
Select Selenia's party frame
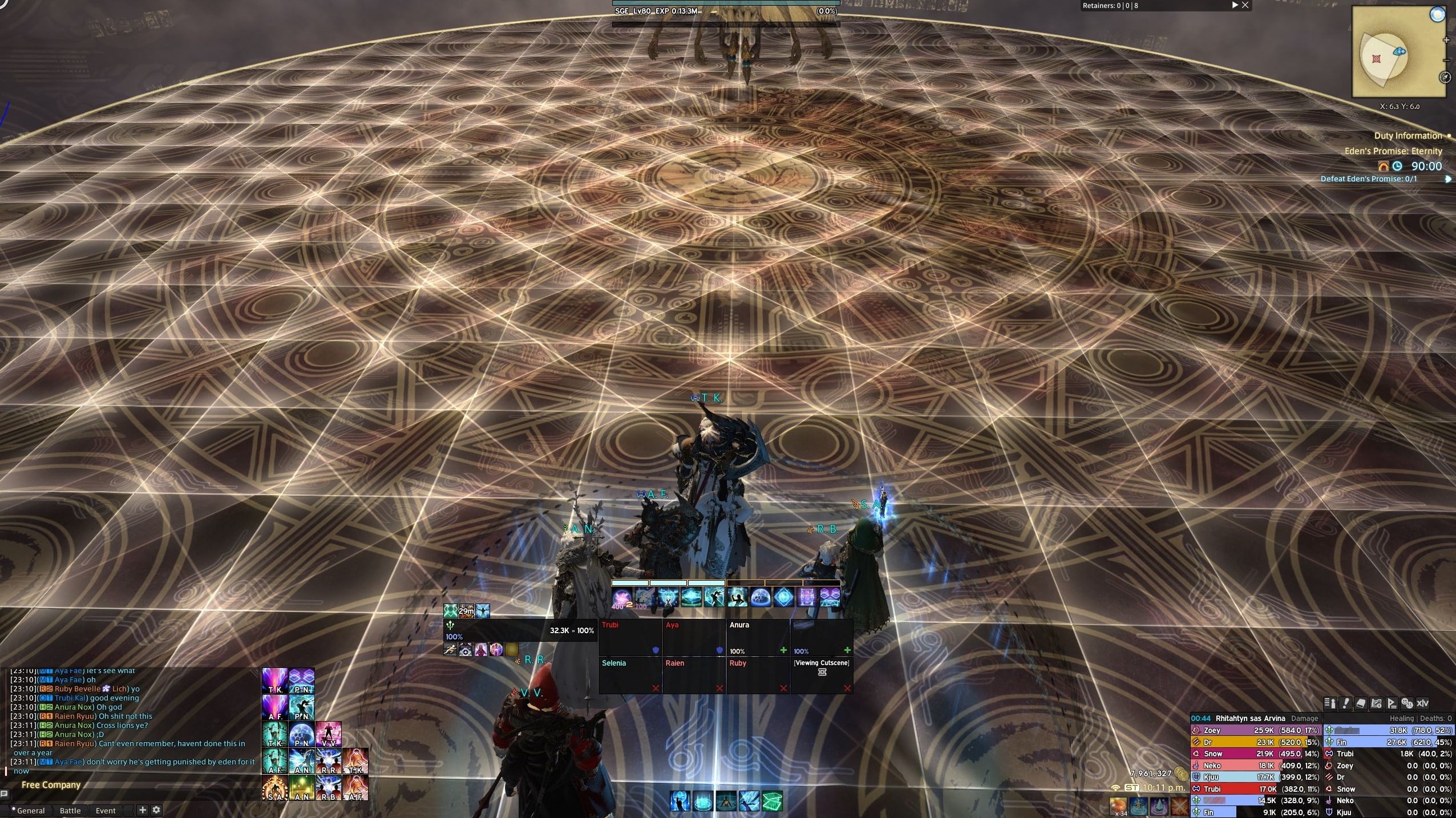click(630, 675)
